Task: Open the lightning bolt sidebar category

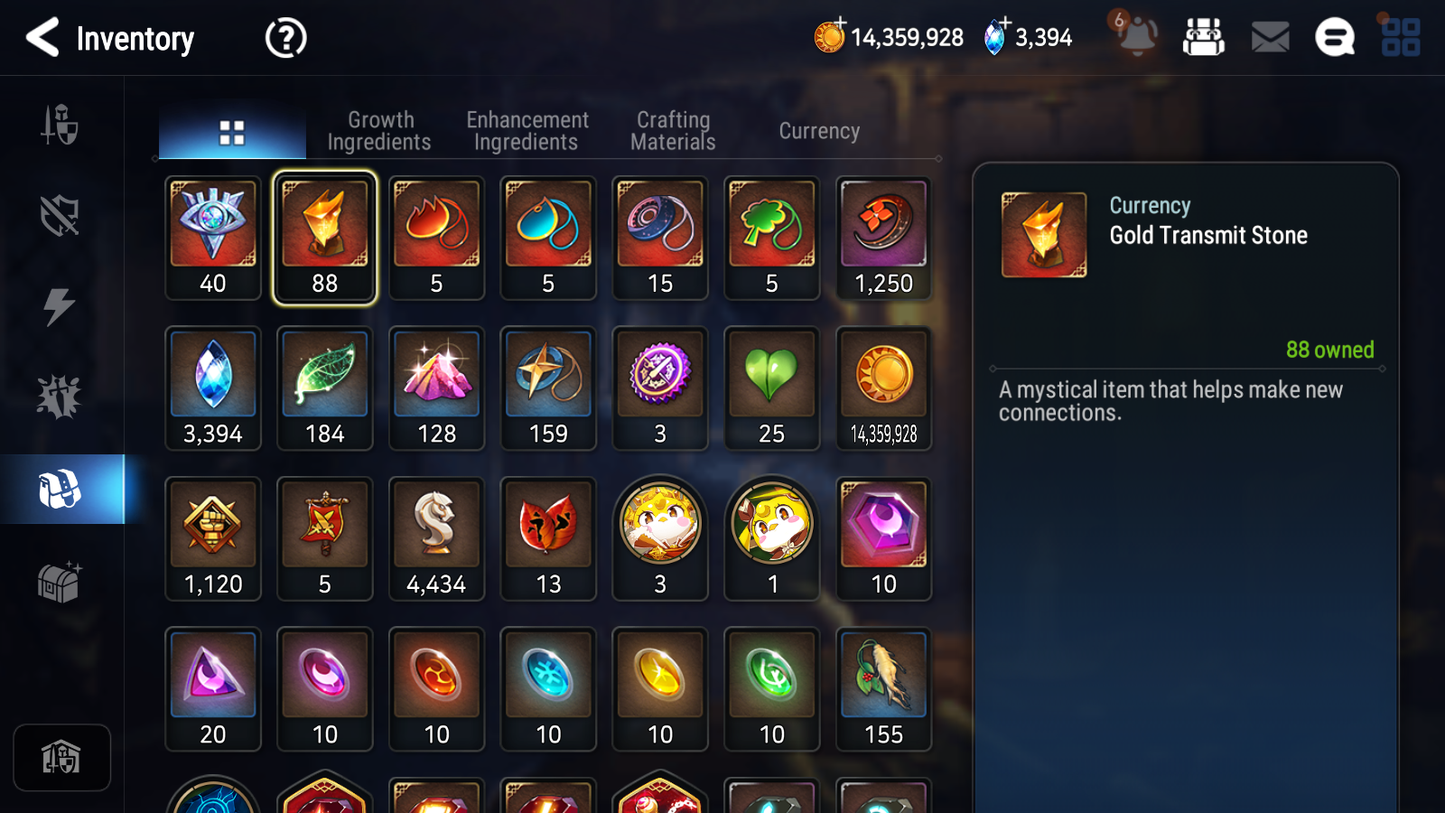Action: click(x=60, y=306)
